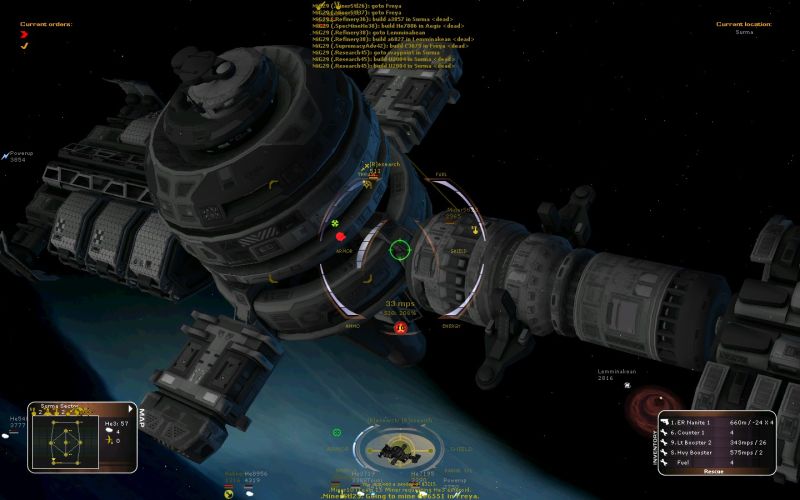
Task: Click the yellow checkmark current order icon
Action: click(x=24, y=45)
